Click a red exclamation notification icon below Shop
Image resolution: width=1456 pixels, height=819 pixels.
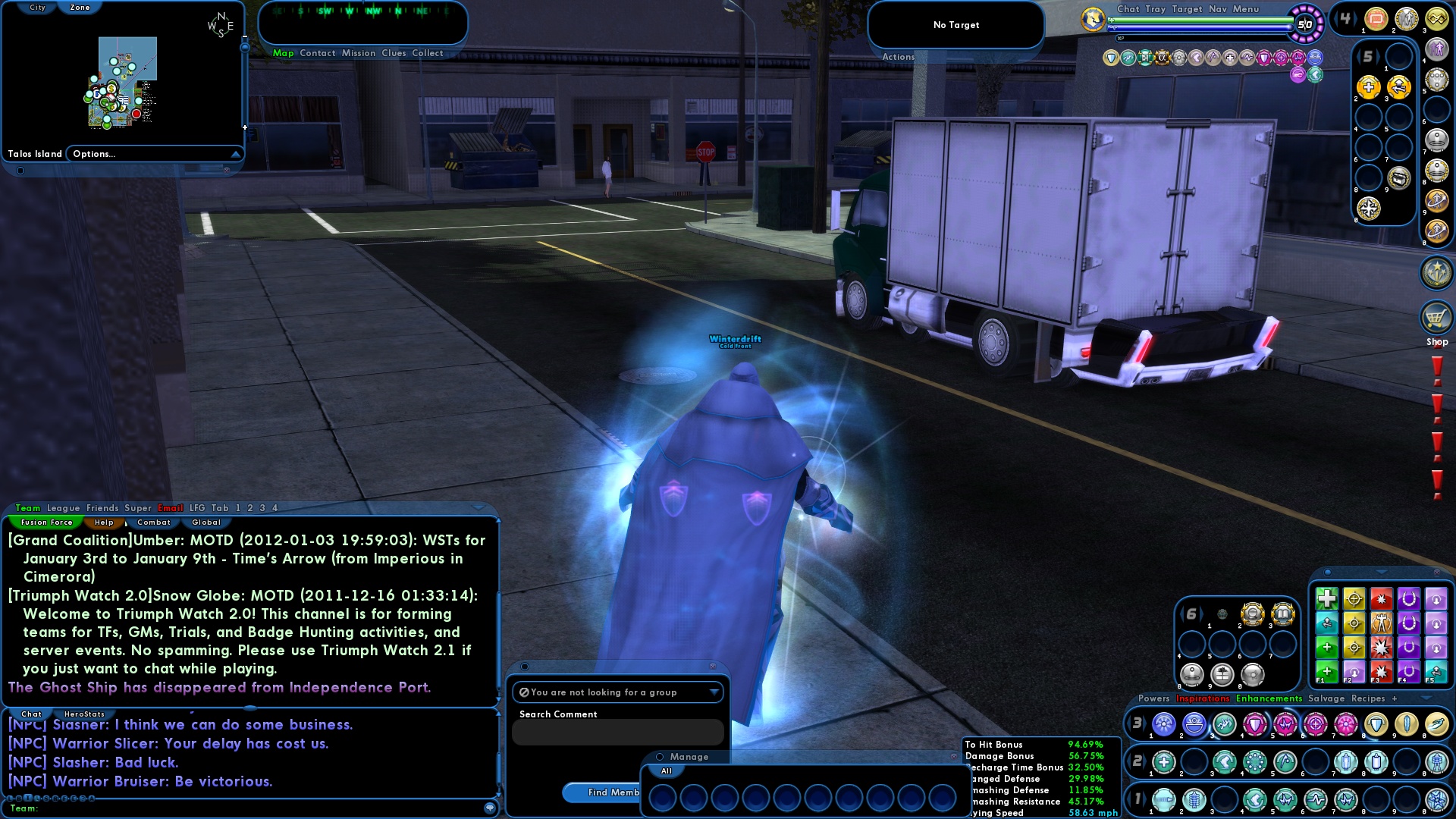tap(1437, 372)
